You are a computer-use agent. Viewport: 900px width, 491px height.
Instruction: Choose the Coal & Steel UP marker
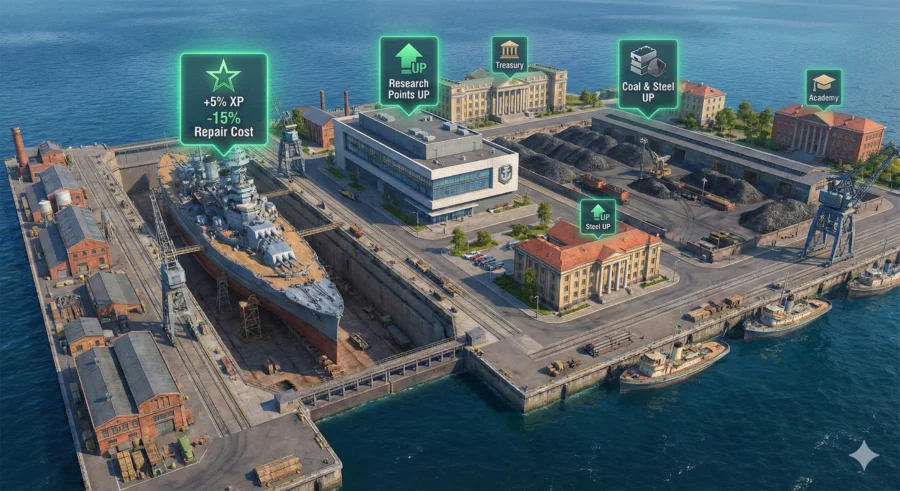(x=647, y=73)
